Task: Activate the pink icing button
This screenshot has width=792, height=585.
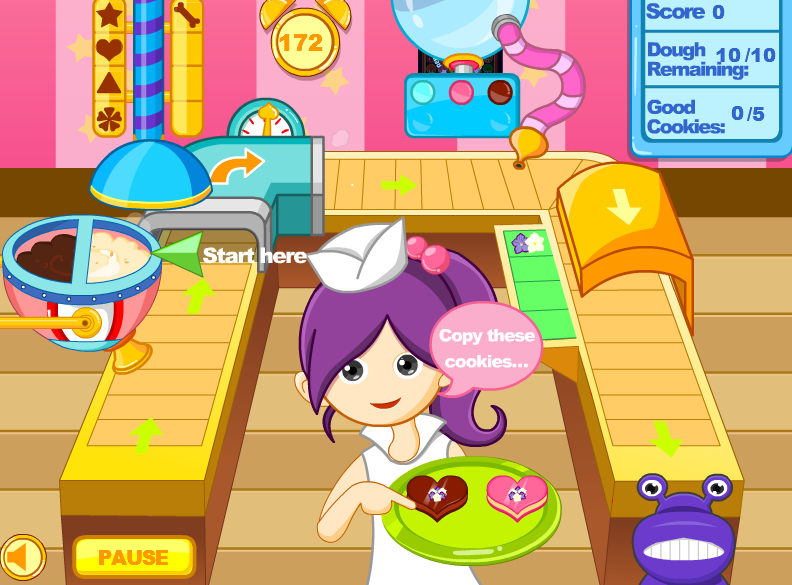Action: click(x=461, y=93)
